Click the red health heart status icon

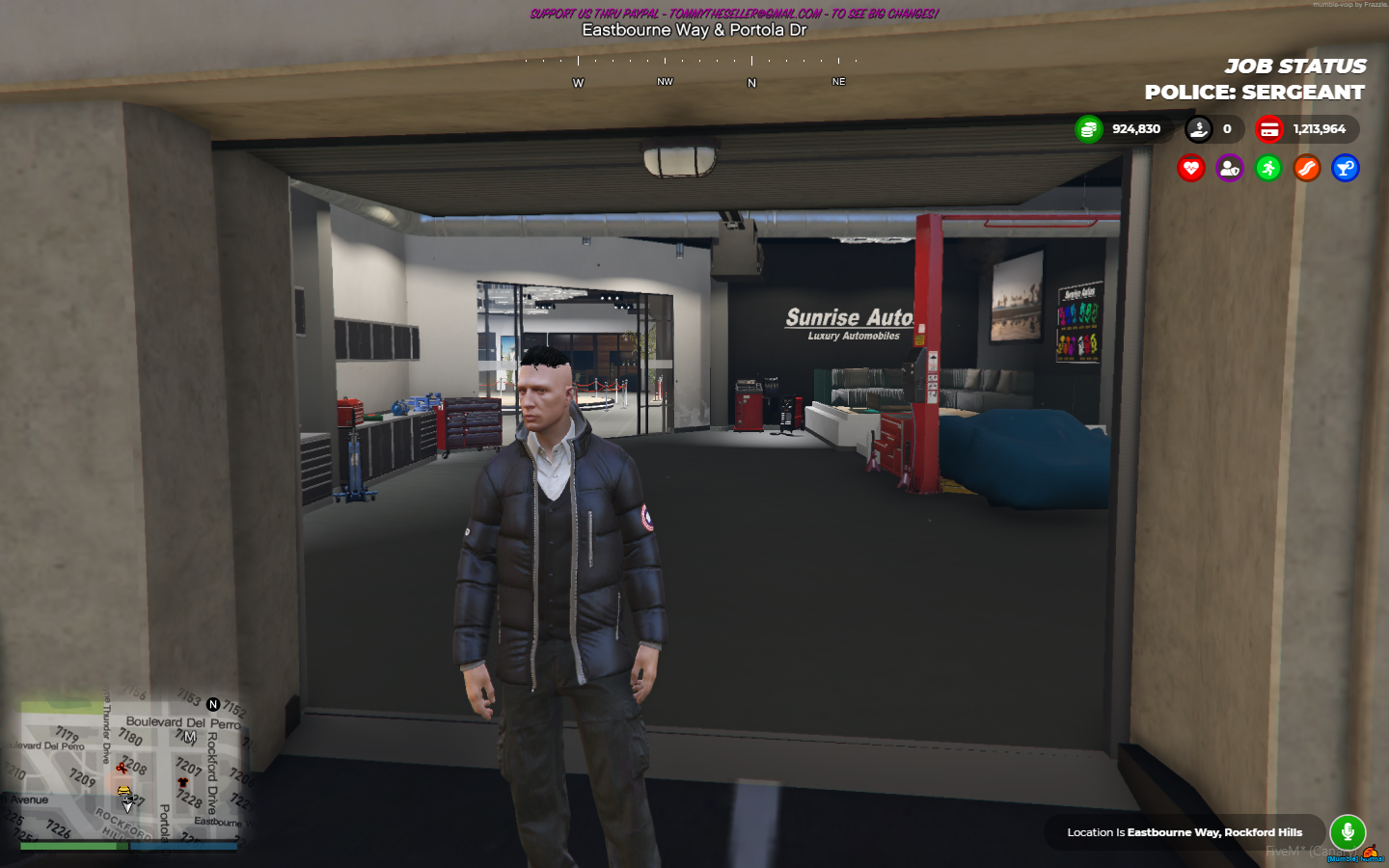(1191, 169)
